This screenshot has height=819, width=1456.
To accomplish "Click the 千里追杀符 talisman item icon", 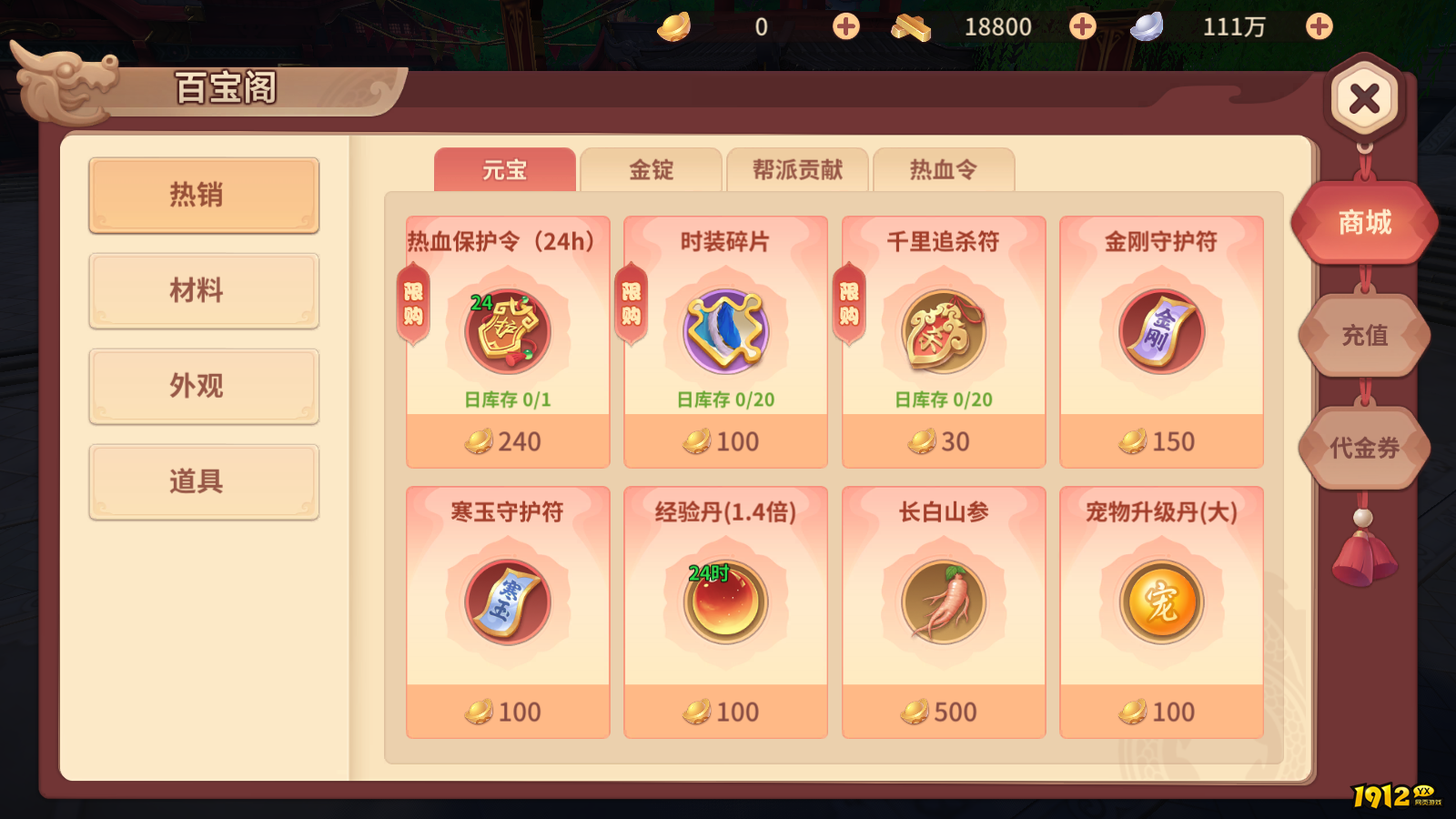I will (944, 329).
